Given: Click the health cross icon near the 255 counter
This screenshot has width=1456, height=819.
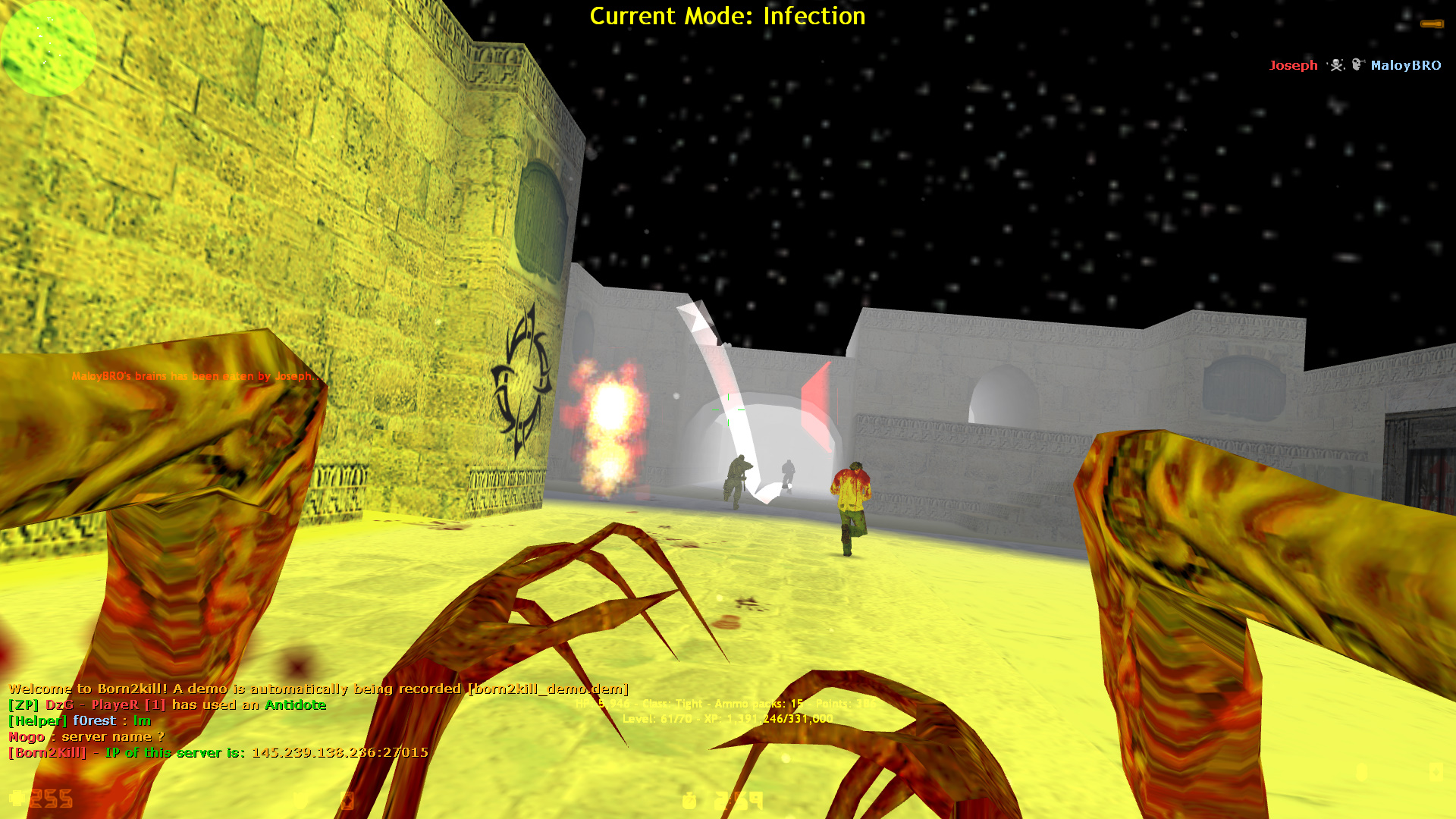Looking at the screenshot, I should coord(17,798).
